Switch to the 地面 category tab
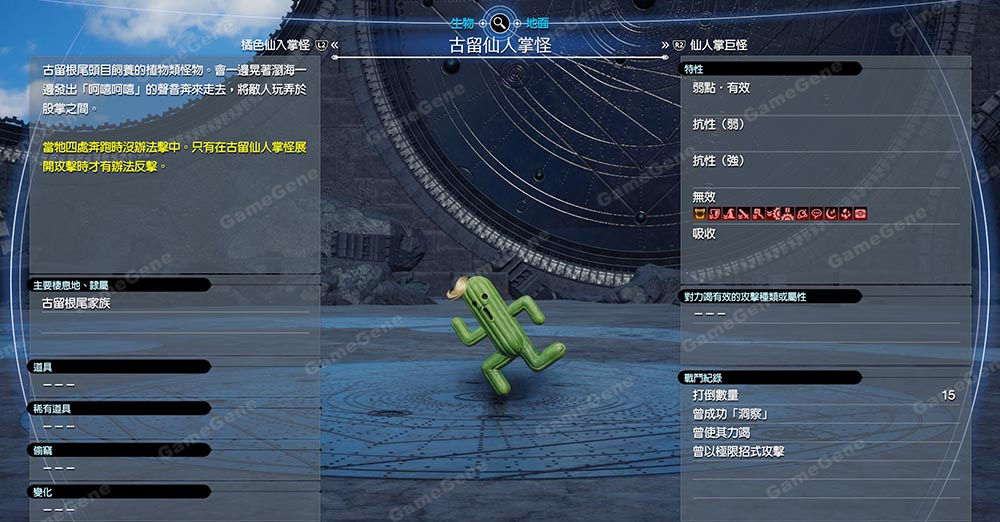Image resolution: width=1000 pixels, height=522 pixels. (538, 21)
